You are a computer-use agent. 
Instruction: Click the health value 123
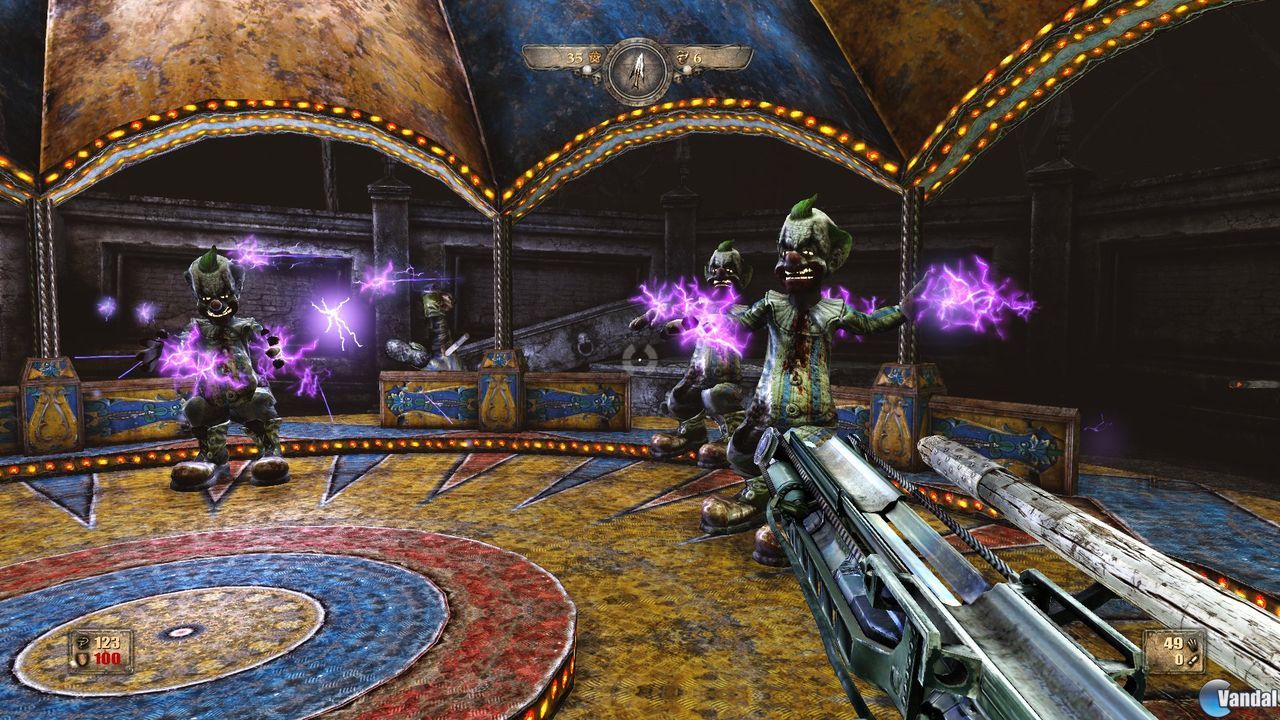coord(108,642)
